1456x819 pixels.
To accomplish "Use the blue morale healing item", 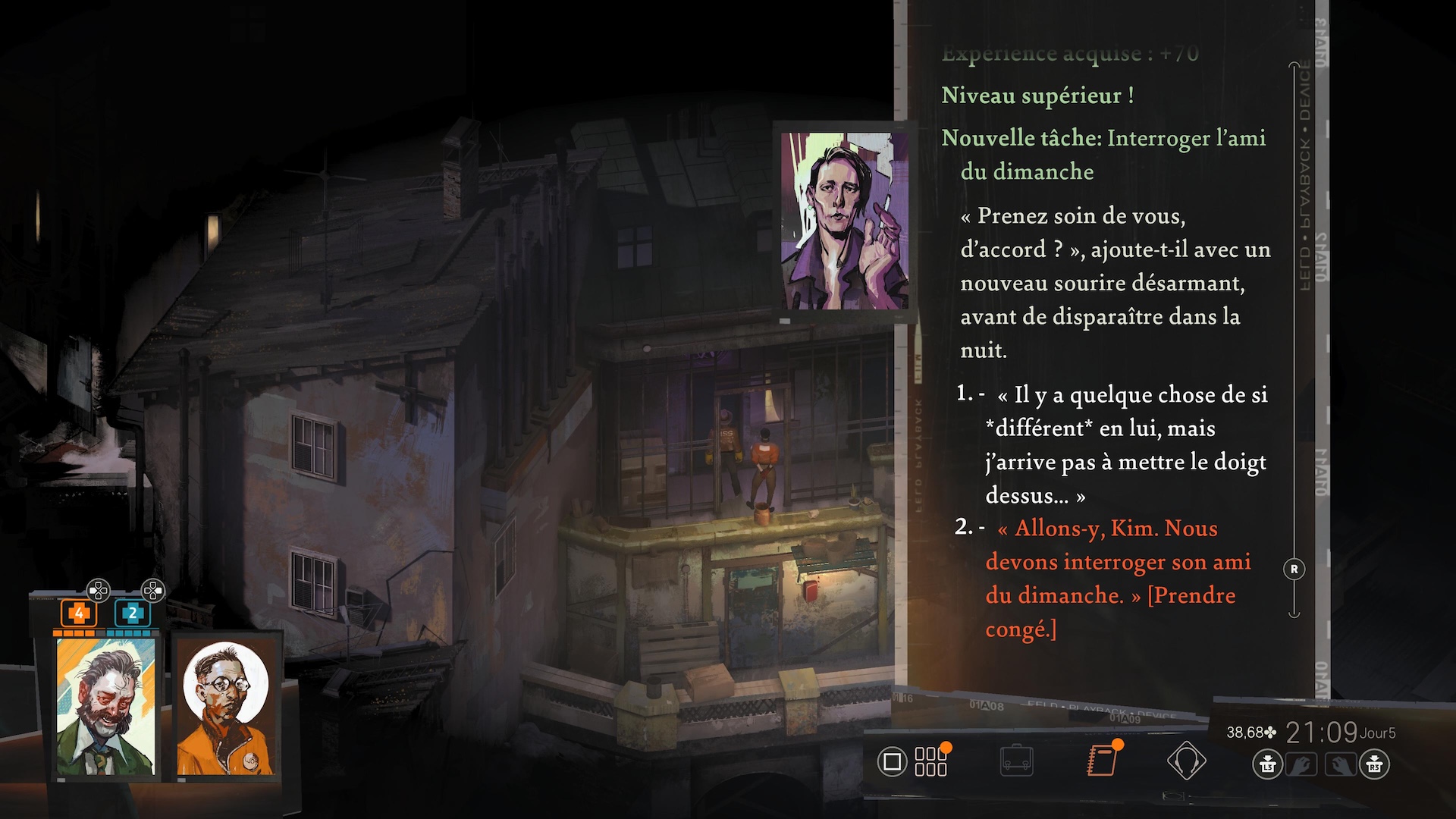I will click(x=132, y=613).
